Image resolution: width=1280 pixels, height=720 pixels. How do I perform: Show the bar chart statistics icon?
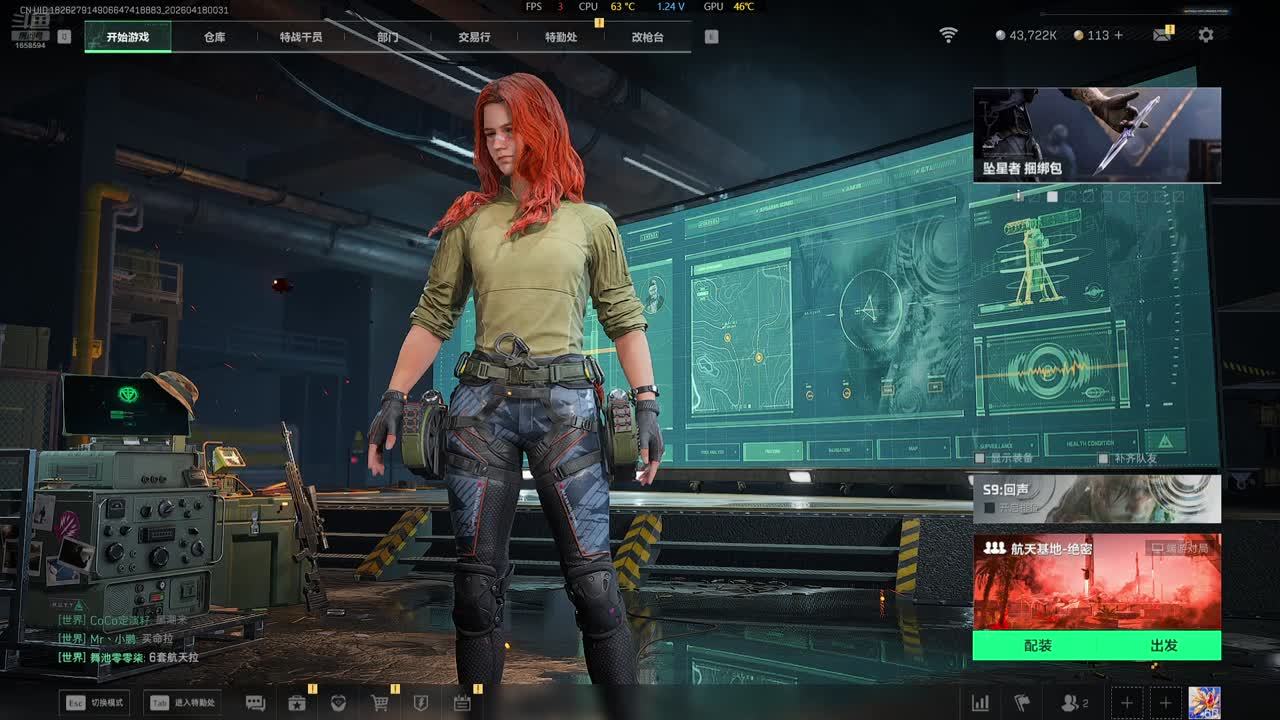[x=981, y=703]
